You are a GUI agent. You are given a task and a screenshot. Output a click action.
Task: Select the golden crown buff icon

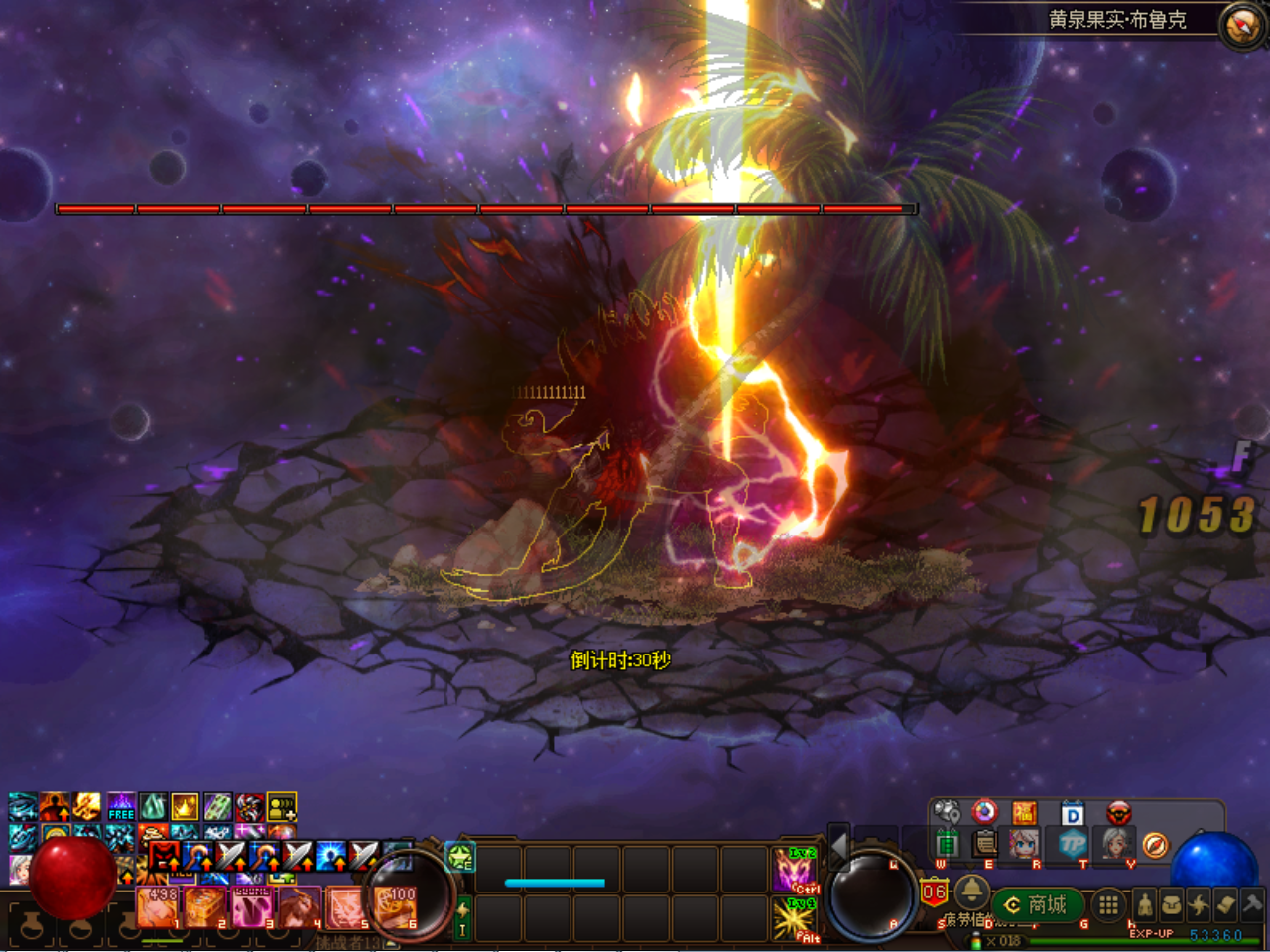[185, 806]
